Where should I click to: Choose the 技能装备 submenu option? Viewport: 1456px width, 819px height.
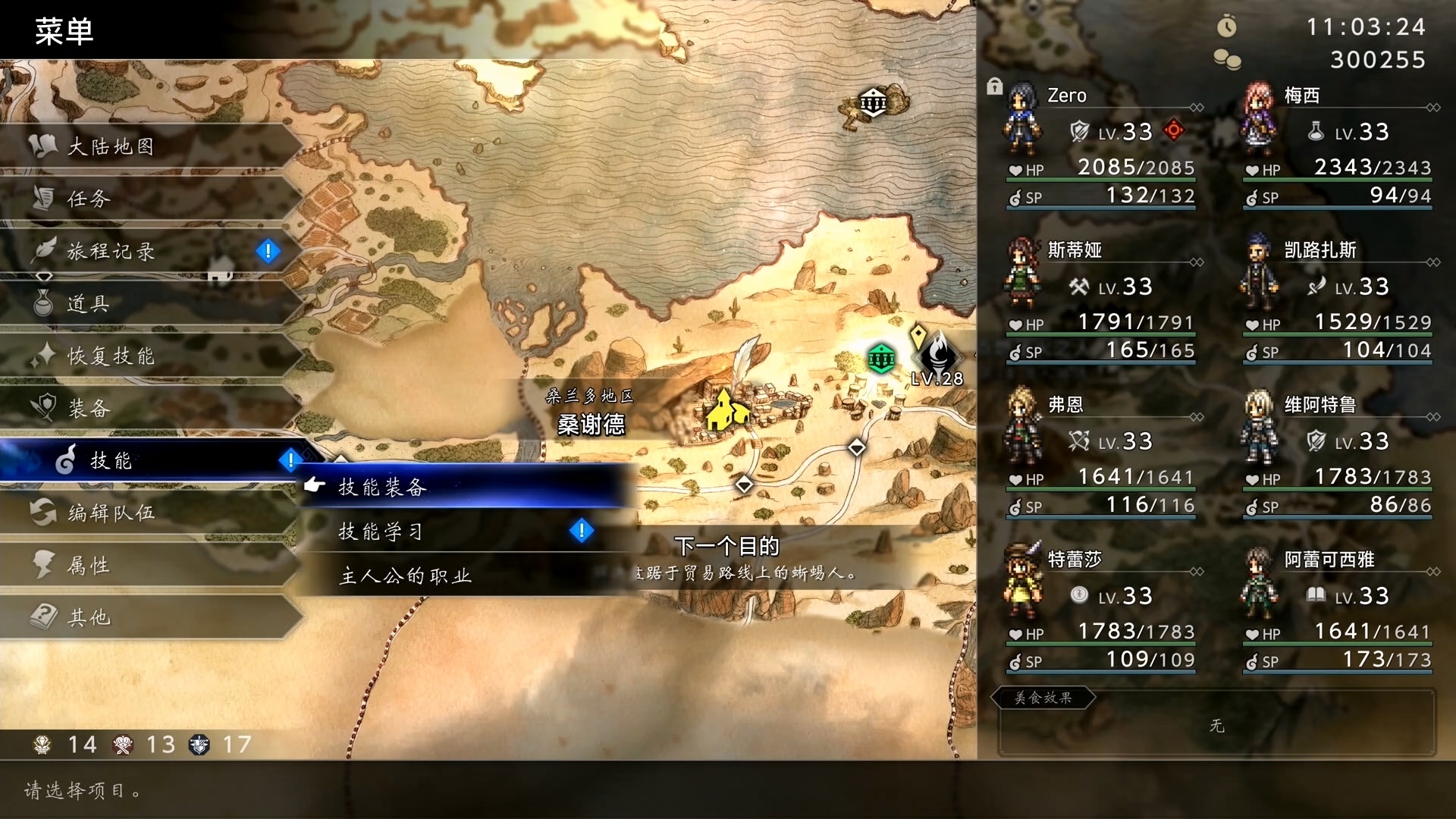pyautogui.click(x=382, y=487)
